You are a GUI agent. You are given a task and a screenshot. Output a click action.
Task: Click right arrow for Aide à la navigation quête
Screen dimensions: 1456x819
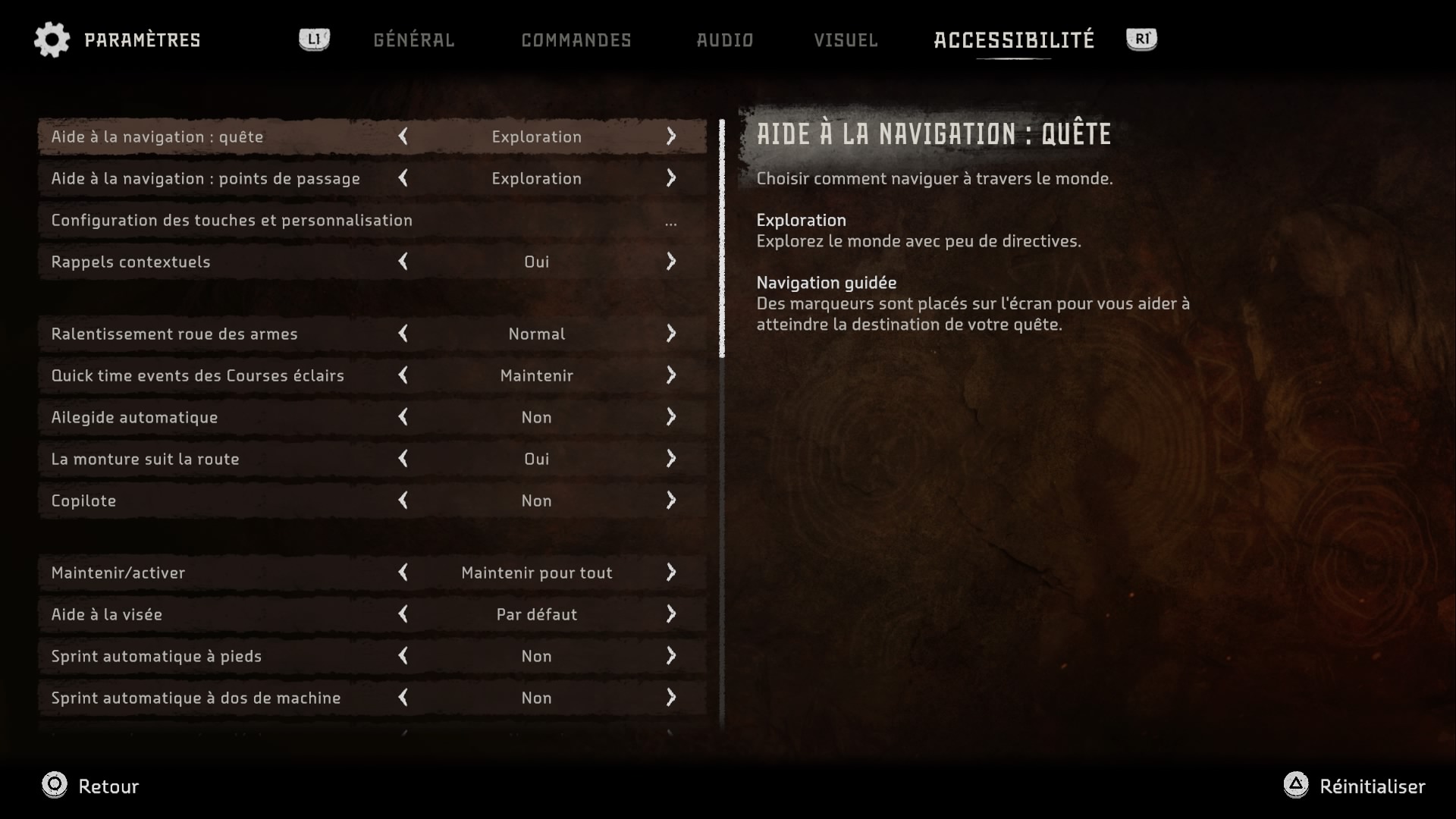[671, 136]
